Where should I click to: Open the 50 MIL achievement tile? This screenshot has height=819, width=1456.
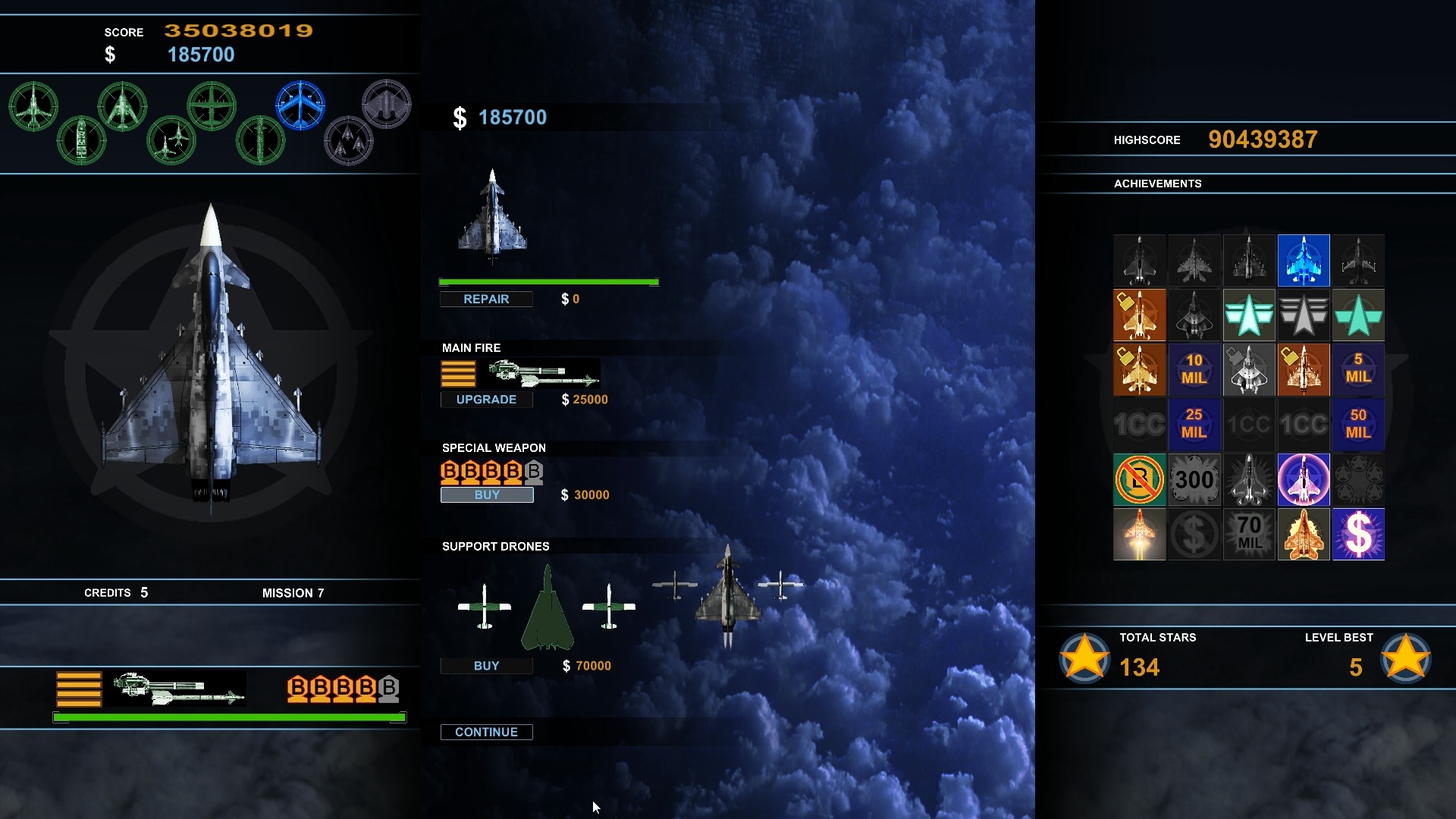pyautogui.click(x=1357, y=424)
